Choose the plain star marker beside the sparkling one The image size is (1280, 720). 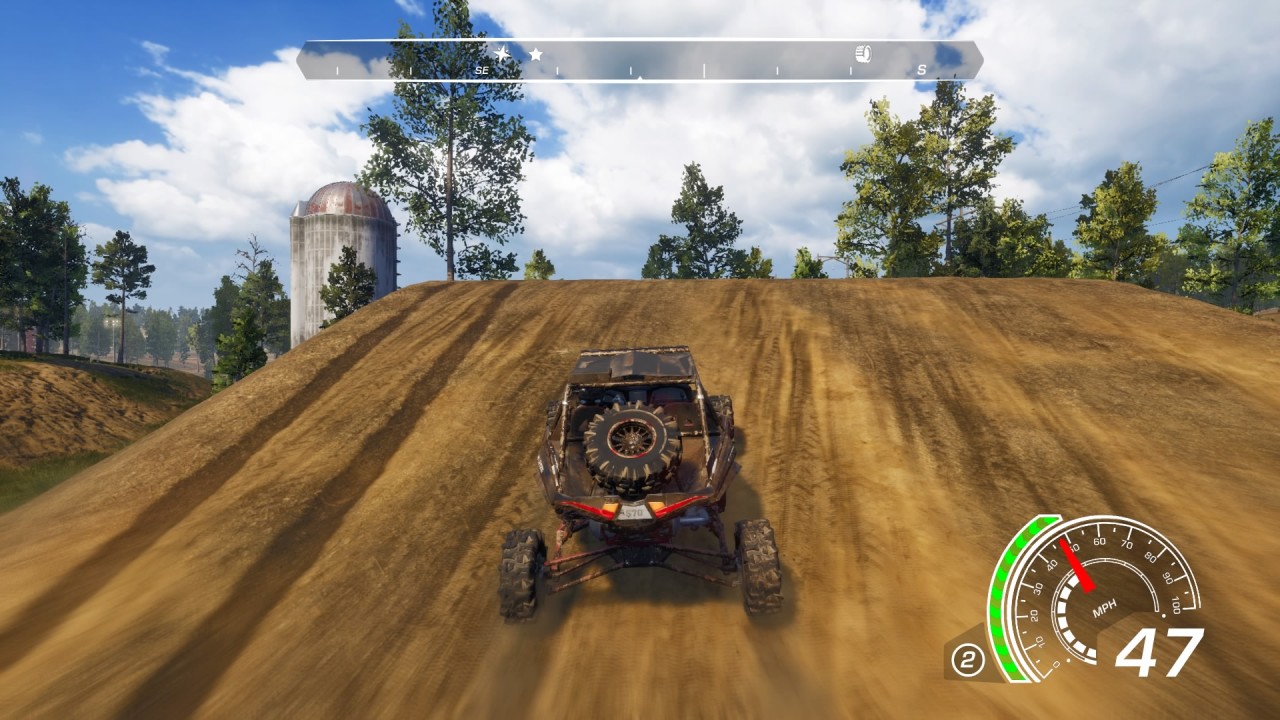click(x=536, y=54)
